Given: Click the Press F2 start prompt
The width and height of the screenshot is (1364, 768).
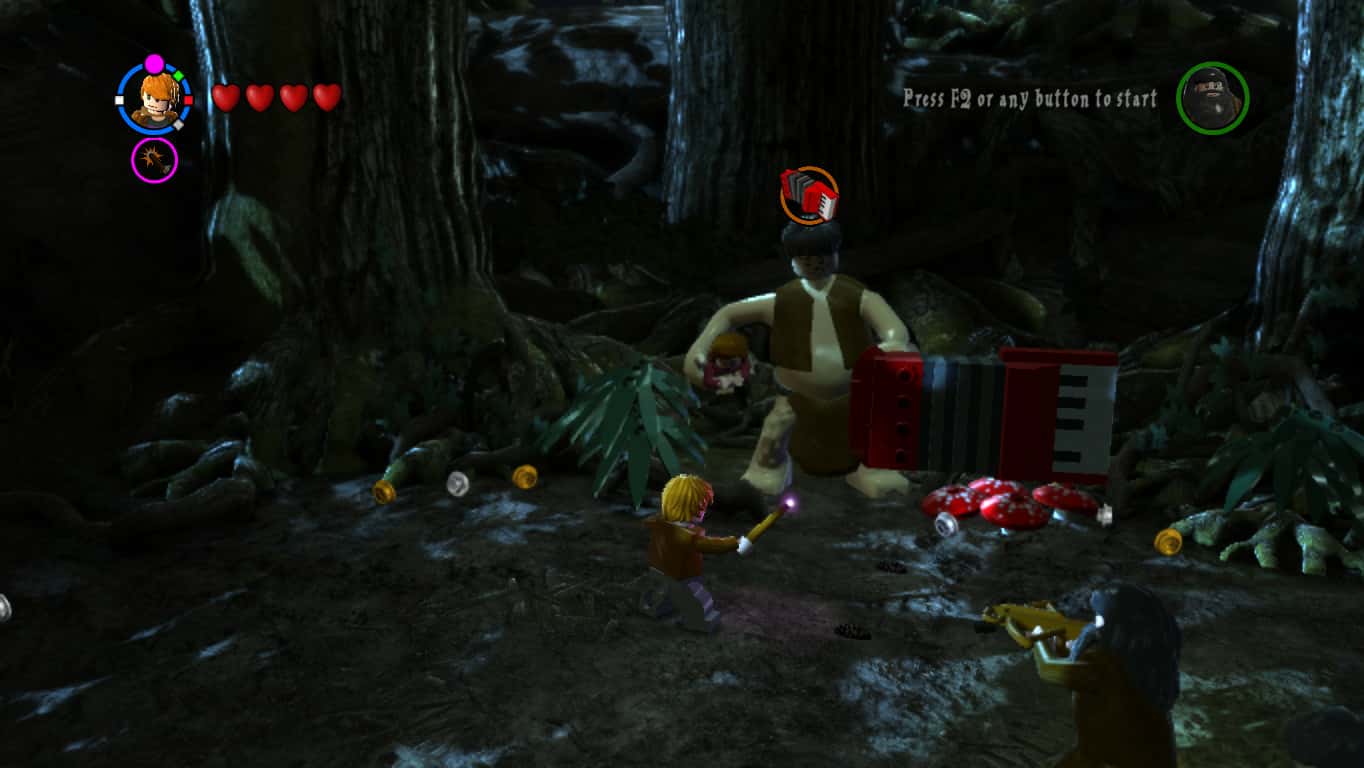Looking at the screenshot, I should [1026, 100].
